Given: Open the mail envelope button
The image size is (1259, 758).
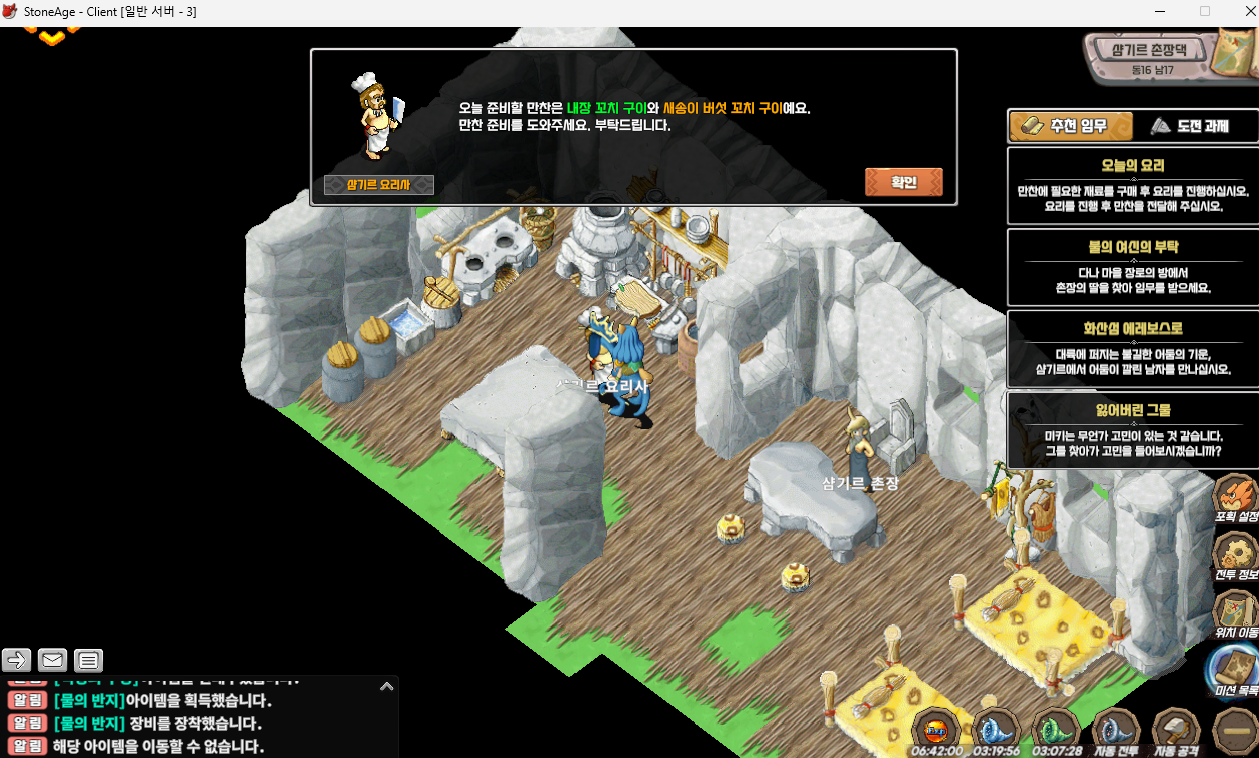Looking at the screenshot, I should (x=53, y=660).
